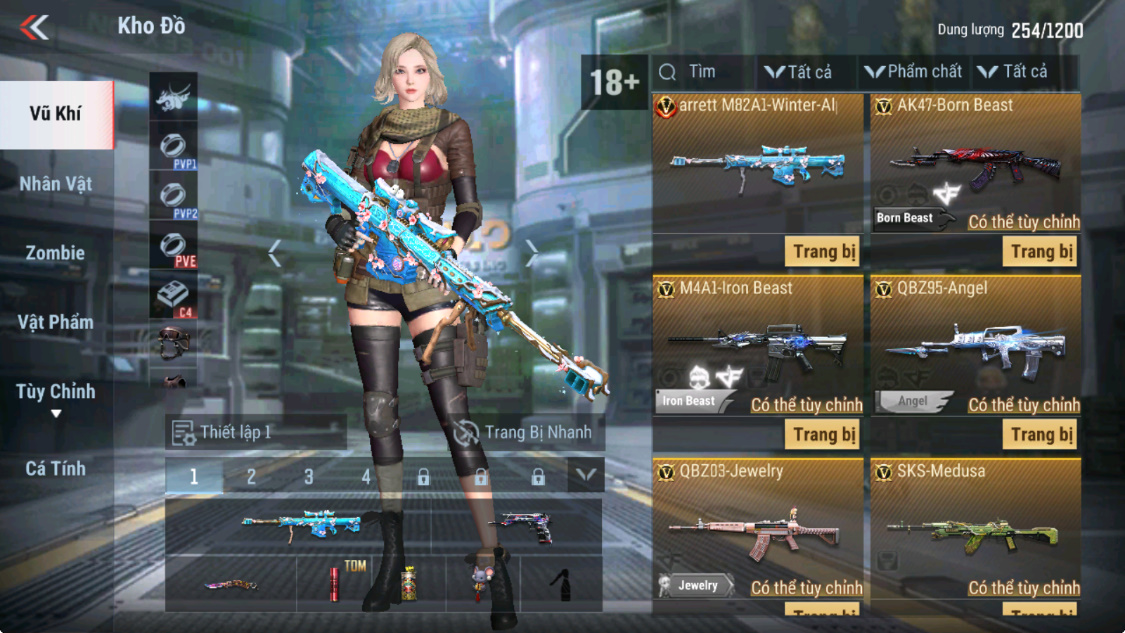This screenshot has width=1125, height=633.
Task: Select the Zombie category tab
Action: coord(56,253)
